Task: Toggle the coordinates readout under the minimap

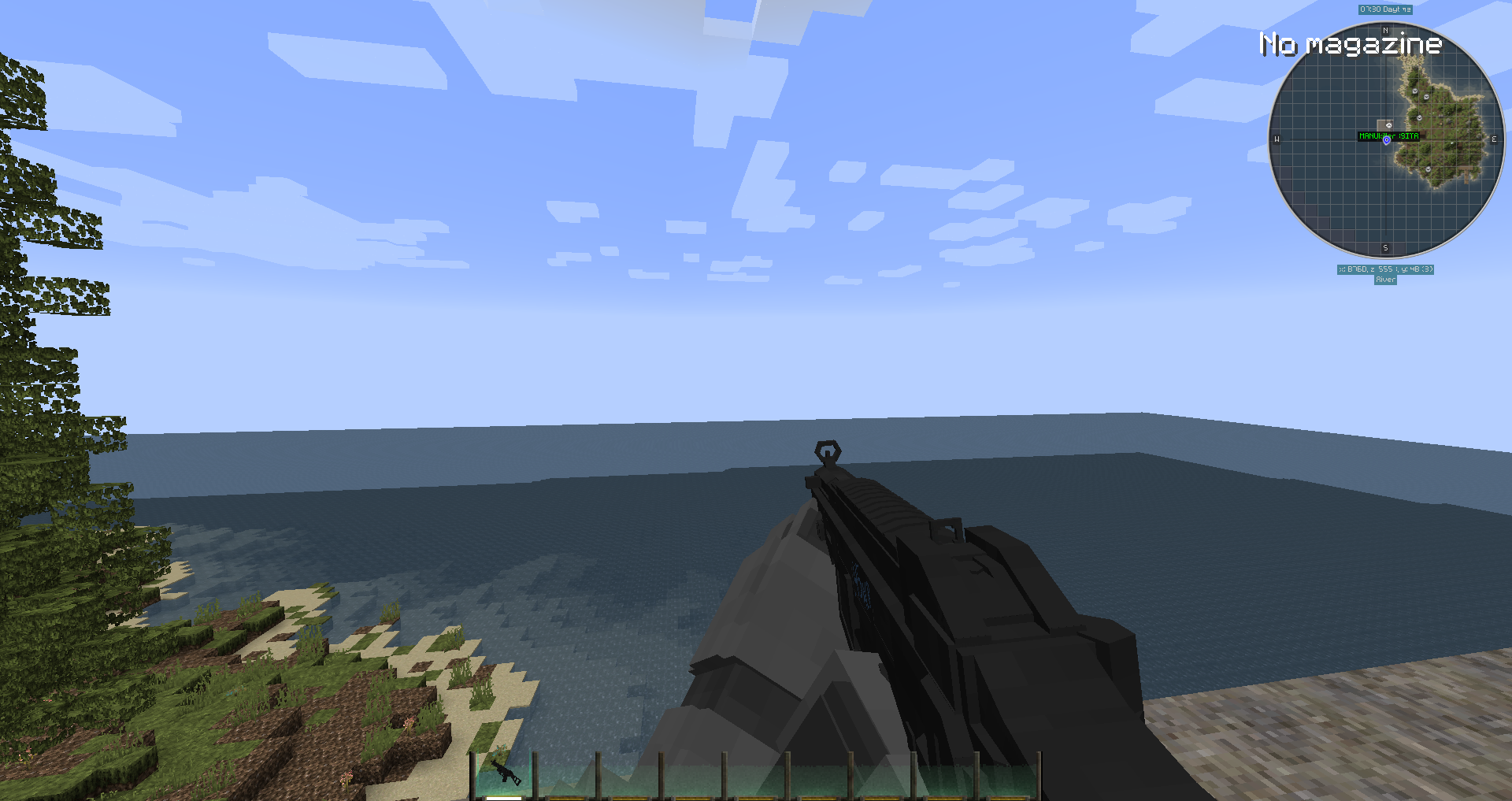Action: tap(1387, 269)
